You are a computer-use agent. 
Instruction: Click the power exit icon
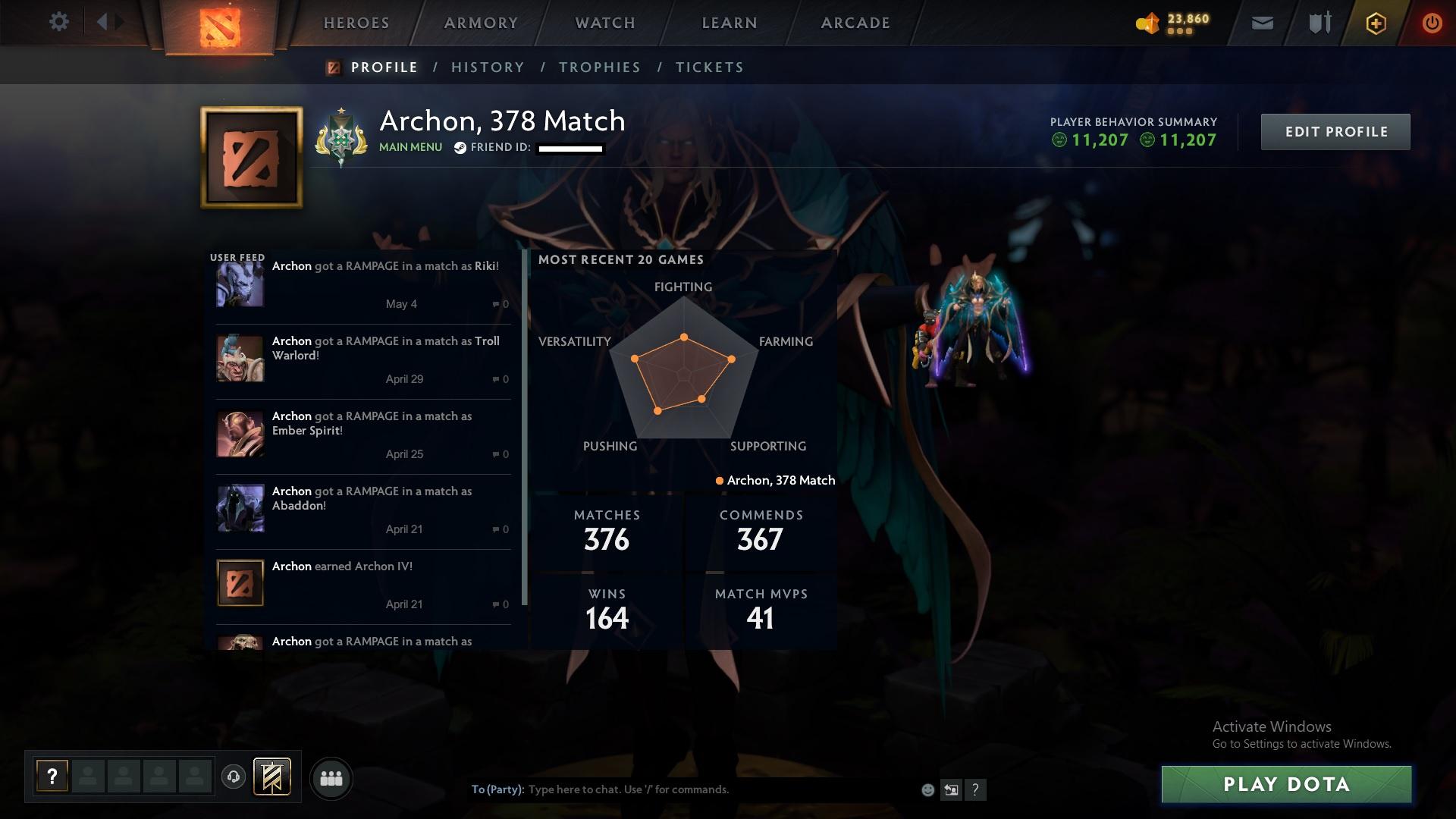point(1432,23)
